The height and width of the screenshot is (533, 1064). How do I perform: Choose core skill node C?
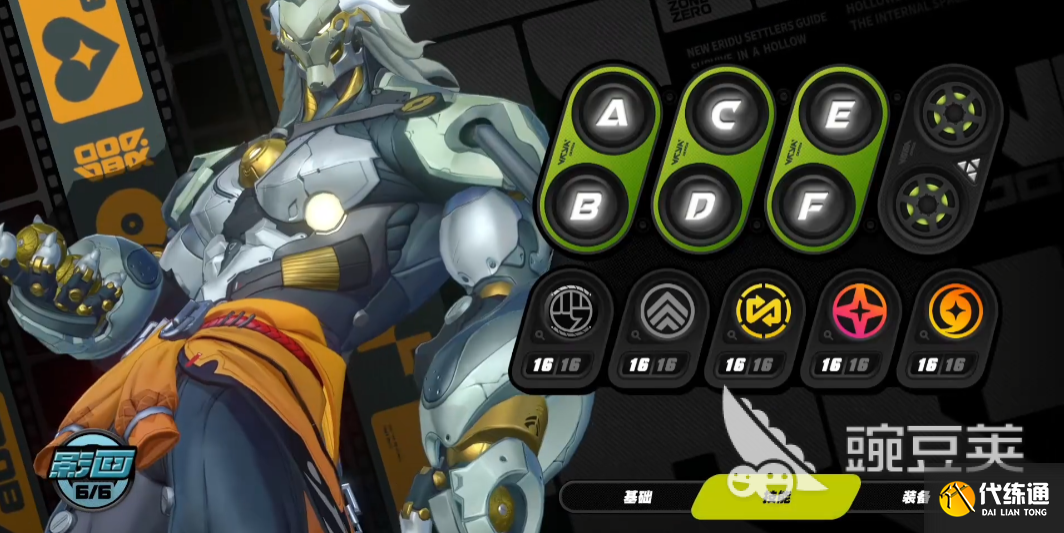coord(724,115)
